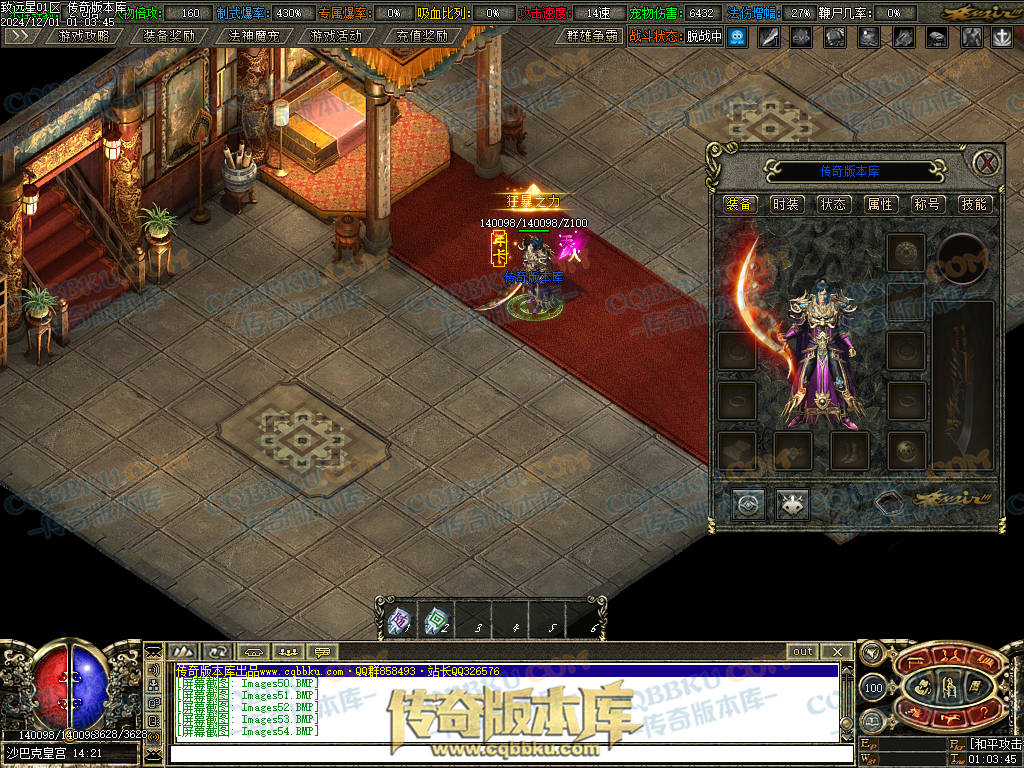The height and width of the screenshot is (768, 1024).
Task: Switch to the 技能 tab
Action: (x=974, y=204)
